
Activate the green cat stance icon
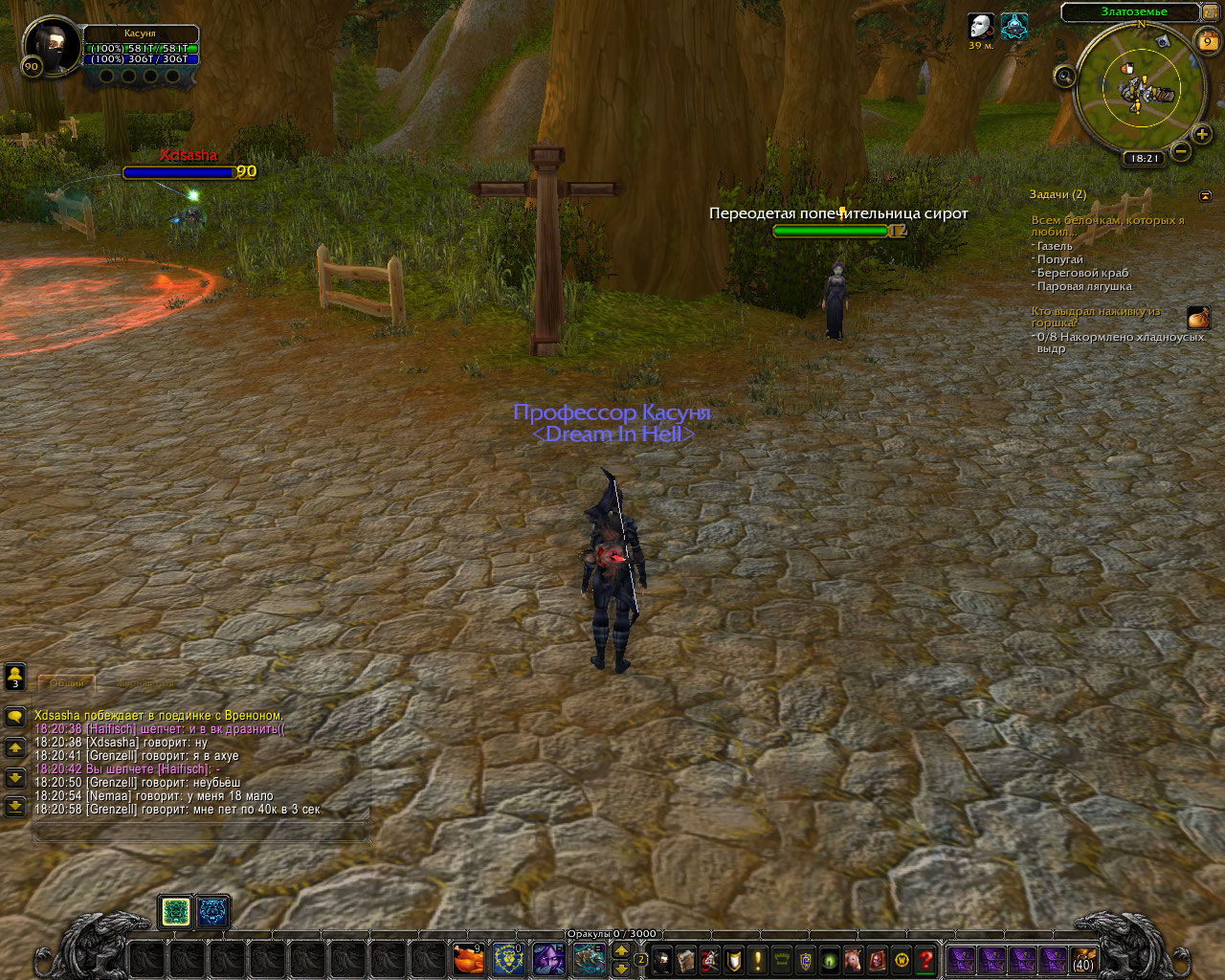click(x=176, y=912)
